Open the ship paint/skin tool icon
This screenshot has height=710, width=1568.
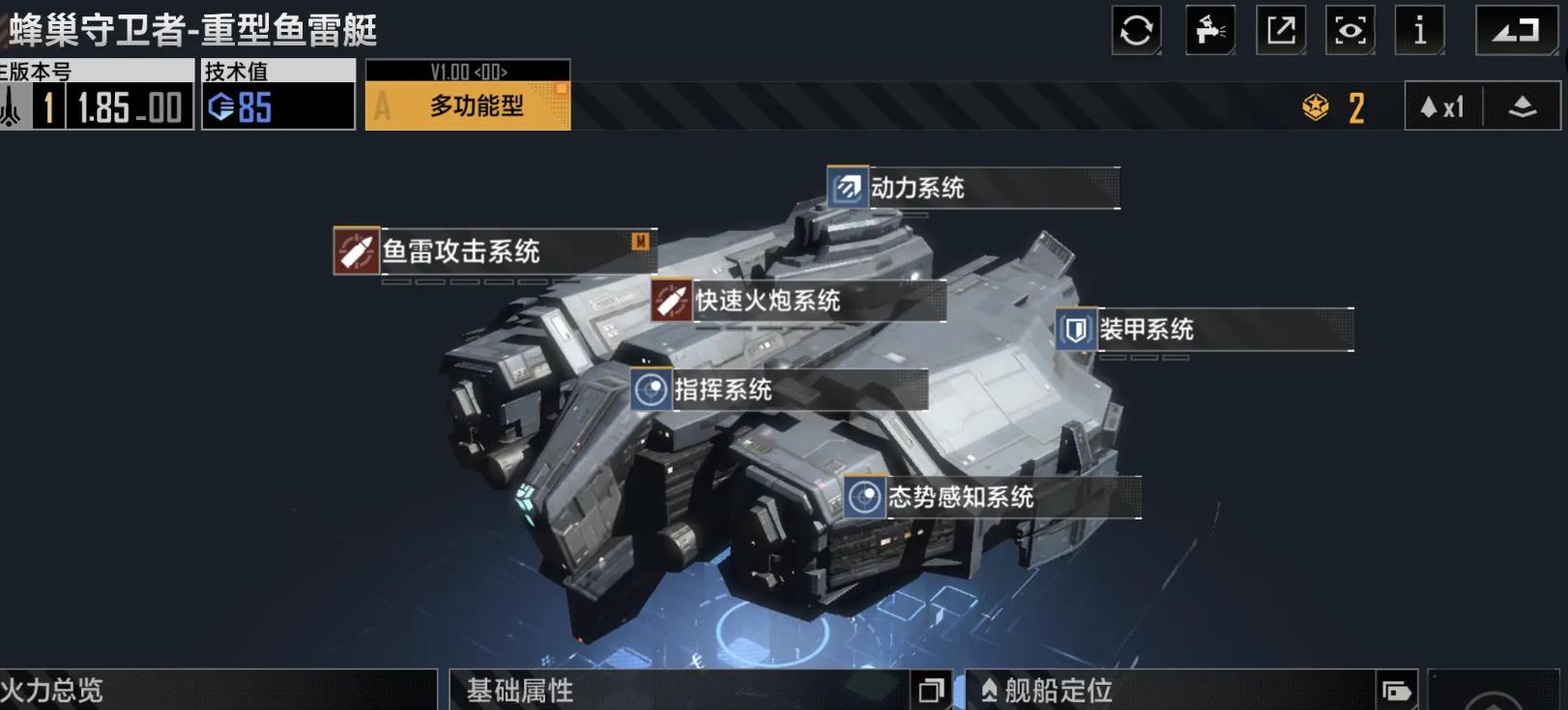[1210, 29]
